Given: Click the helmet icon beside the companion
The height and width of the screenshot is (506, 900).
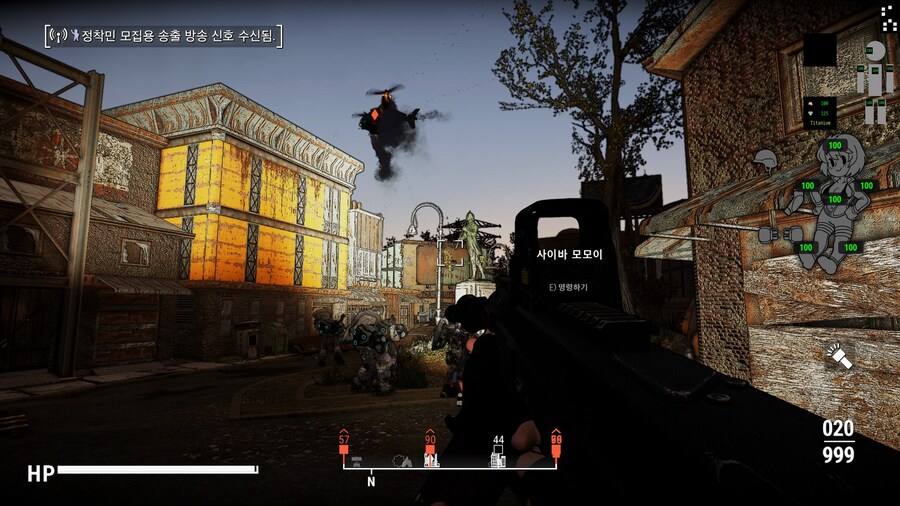Looking at the screenshot, I should pos(766,160).
